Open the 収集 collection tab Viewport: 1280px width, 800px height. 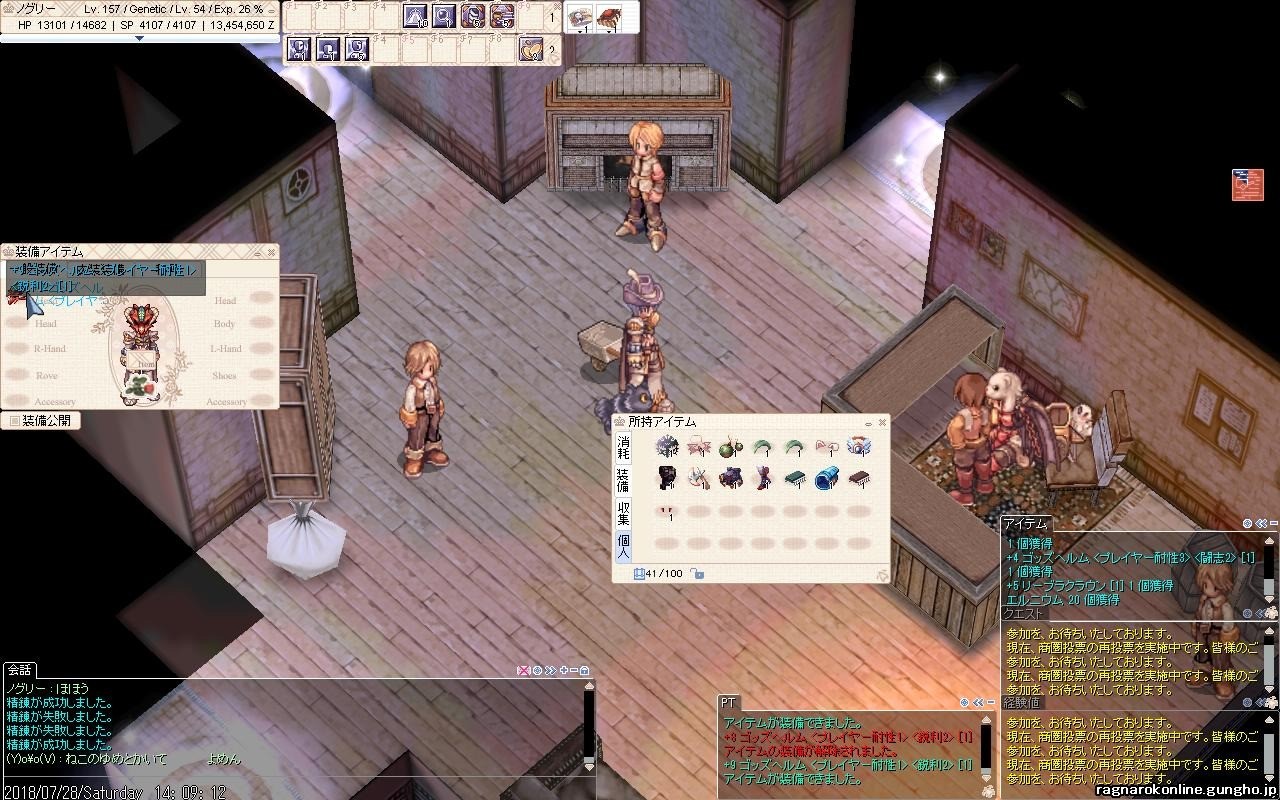click(x=623, y=514)
